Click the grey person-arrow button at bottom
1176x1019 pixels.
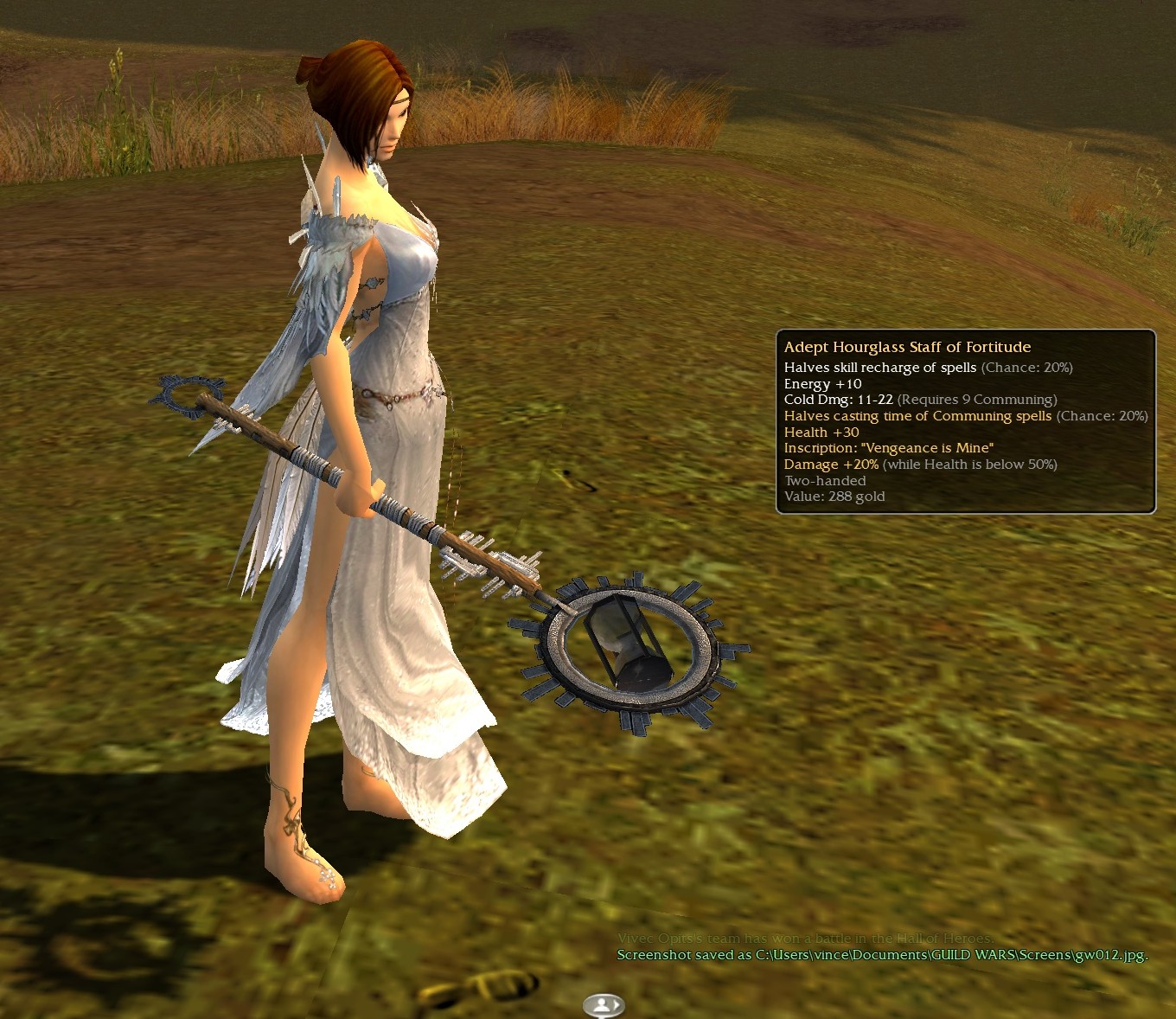[604, 1005]
